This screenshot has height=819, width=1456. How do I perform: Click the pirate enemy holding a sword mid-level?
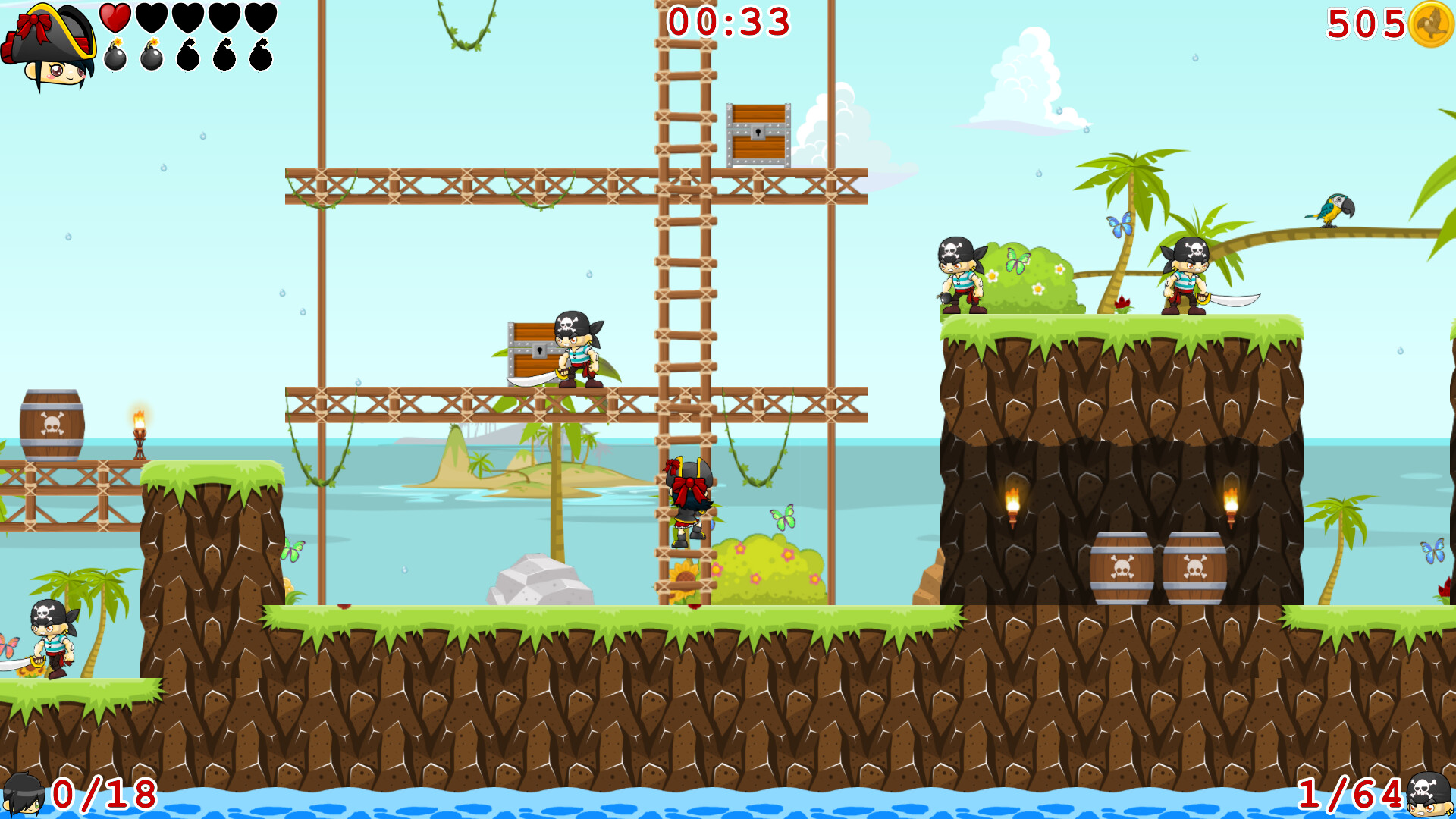tap(579, 349)
